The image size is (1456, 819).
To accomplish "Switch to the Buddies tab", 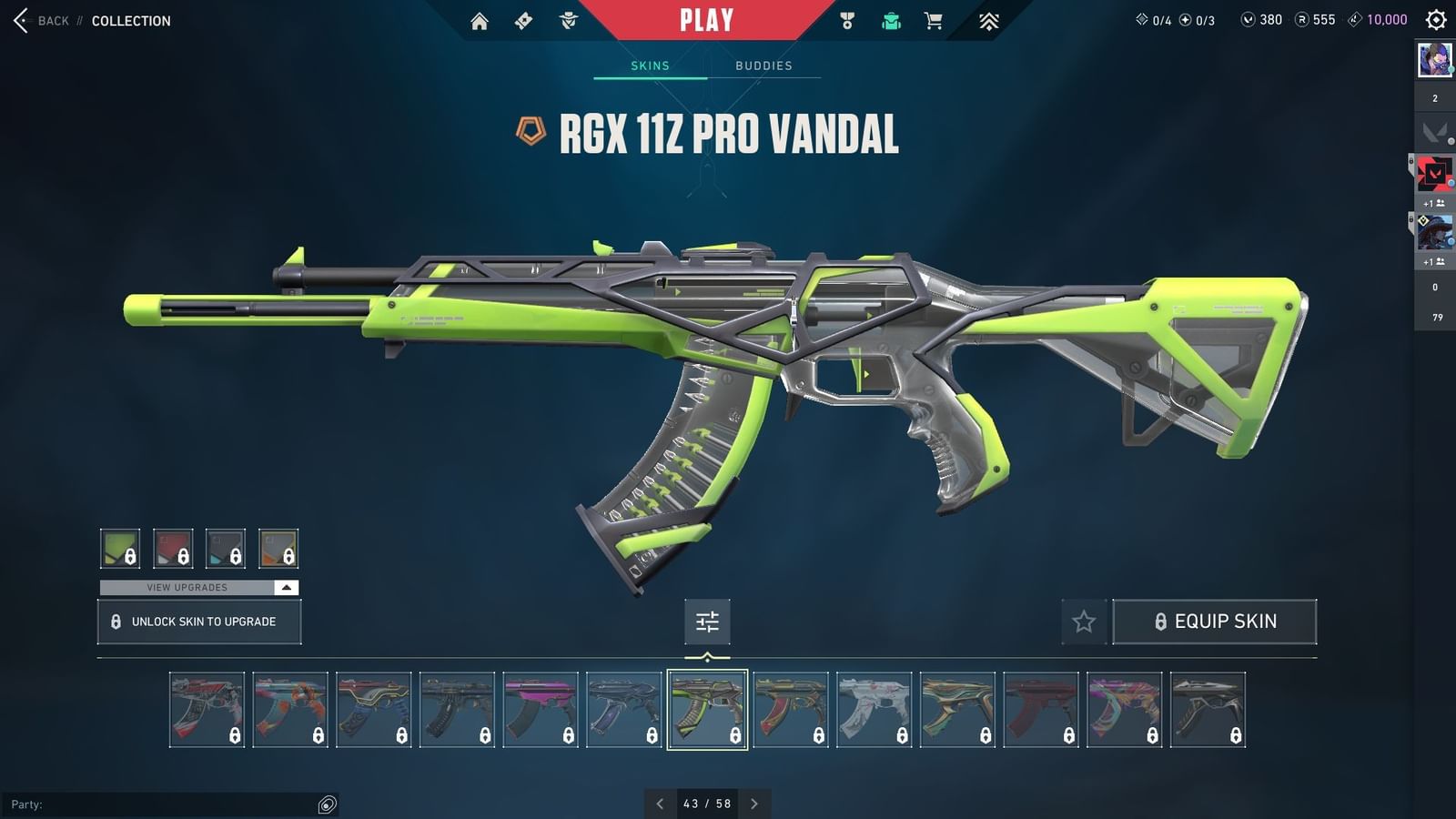I will coord(764,65).
